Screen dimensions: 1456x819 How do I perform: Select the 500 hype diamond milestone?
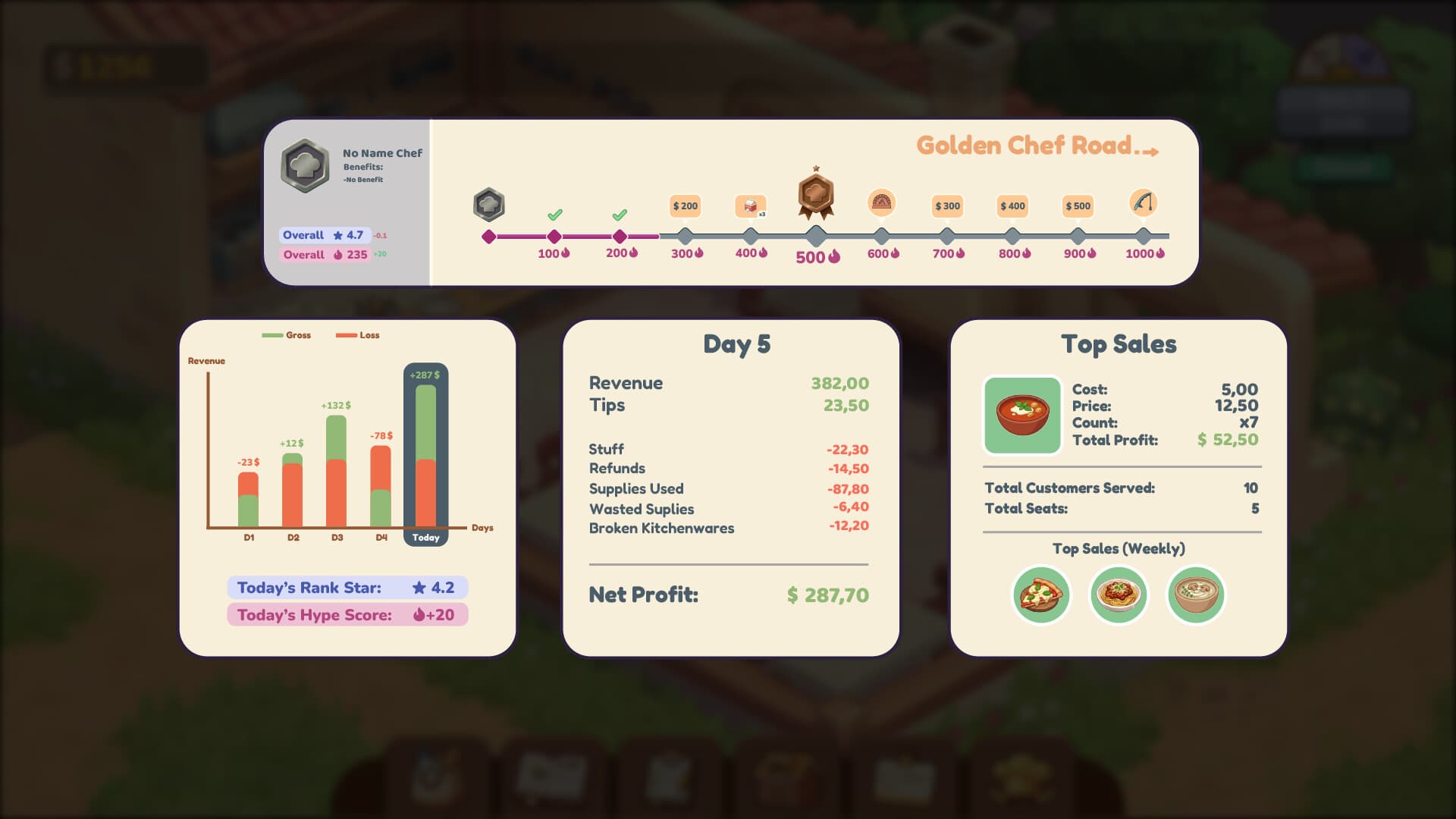pyautogui.click(x=814, y=234)
